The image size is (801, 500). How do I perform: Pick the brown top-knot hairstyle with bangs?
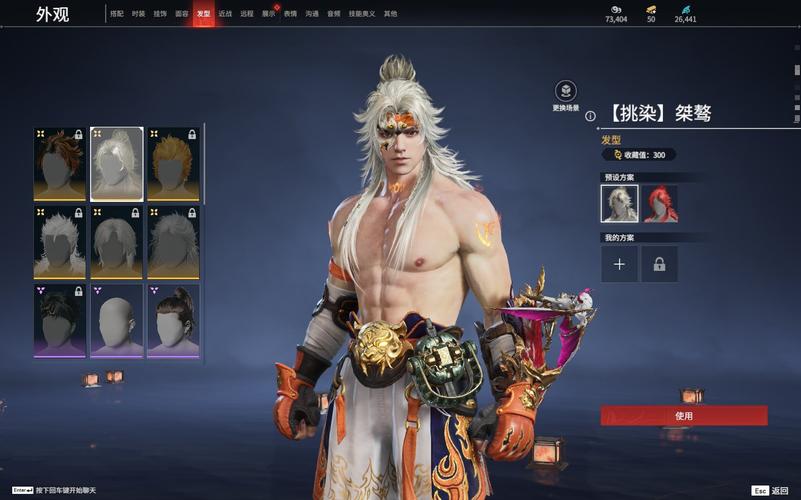[x=174, y=320]
